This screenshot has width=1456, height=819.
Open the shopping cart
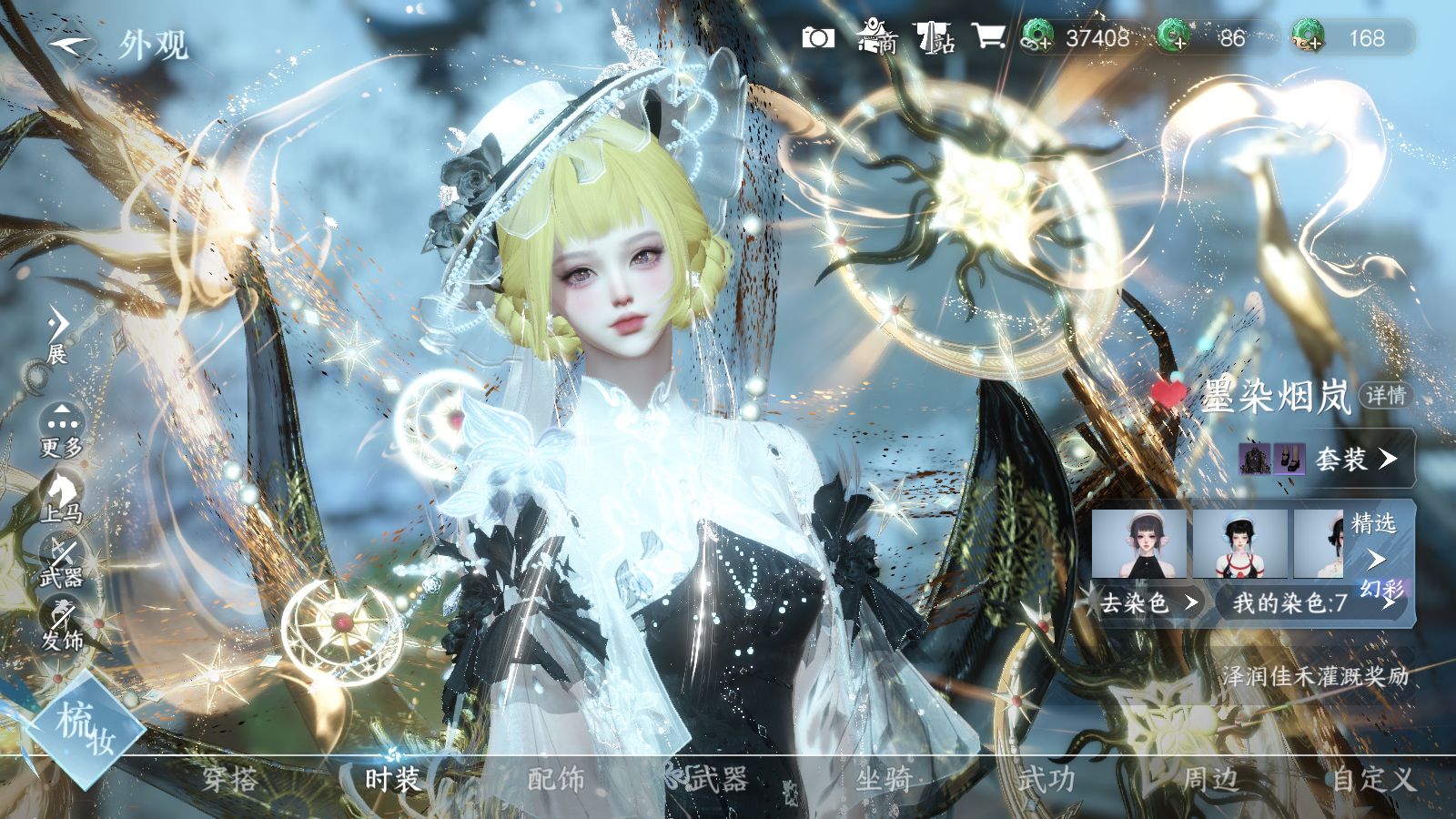tap(988, 37)
